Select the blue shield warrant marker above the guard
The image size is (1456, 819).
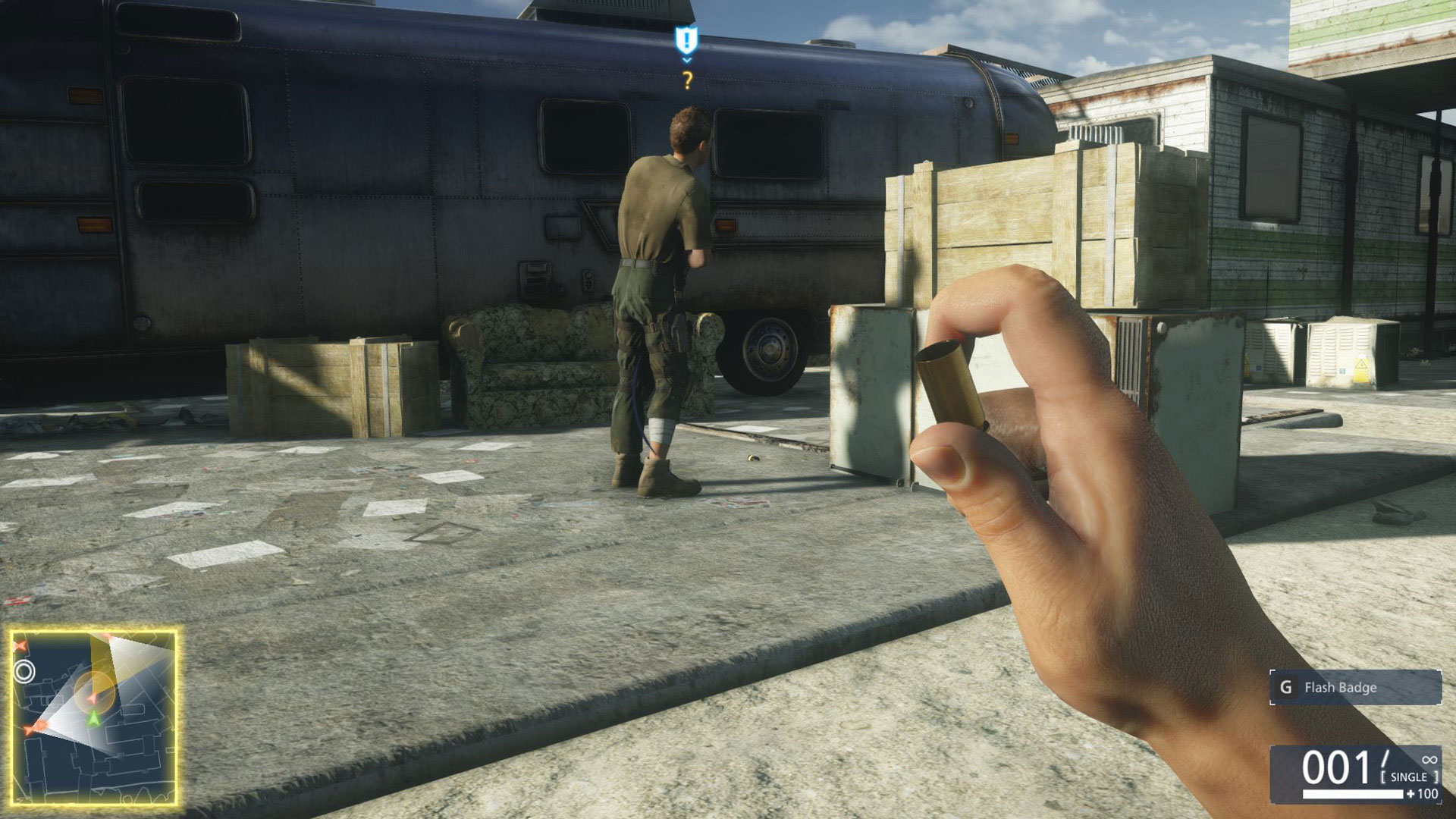point(686,39)
